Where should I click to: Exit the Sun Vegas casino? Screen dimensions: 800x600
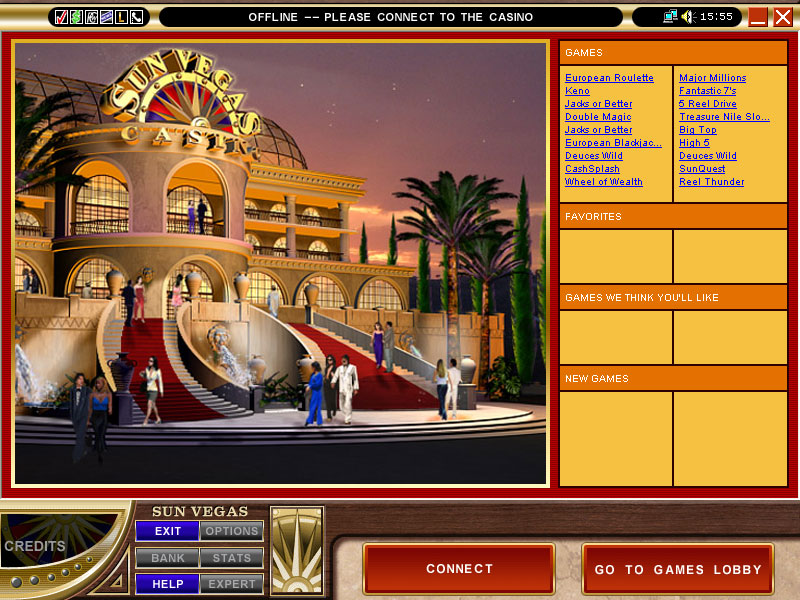[x=168, y=531]
